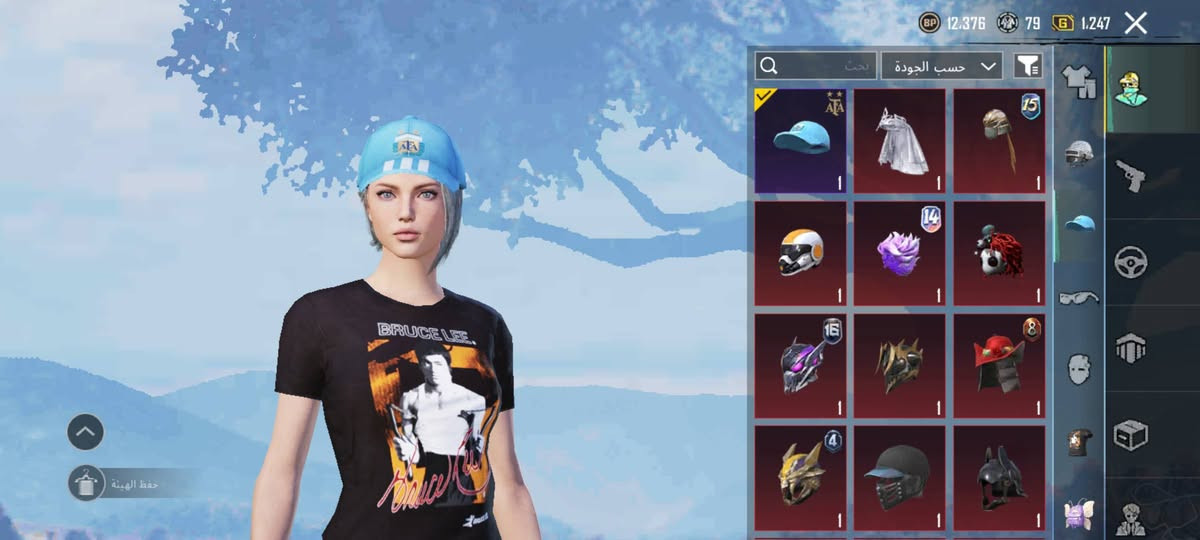Close the inventory with the X button
The width and height of the screenshot is (1200, 540).
tap(1135, 23)
